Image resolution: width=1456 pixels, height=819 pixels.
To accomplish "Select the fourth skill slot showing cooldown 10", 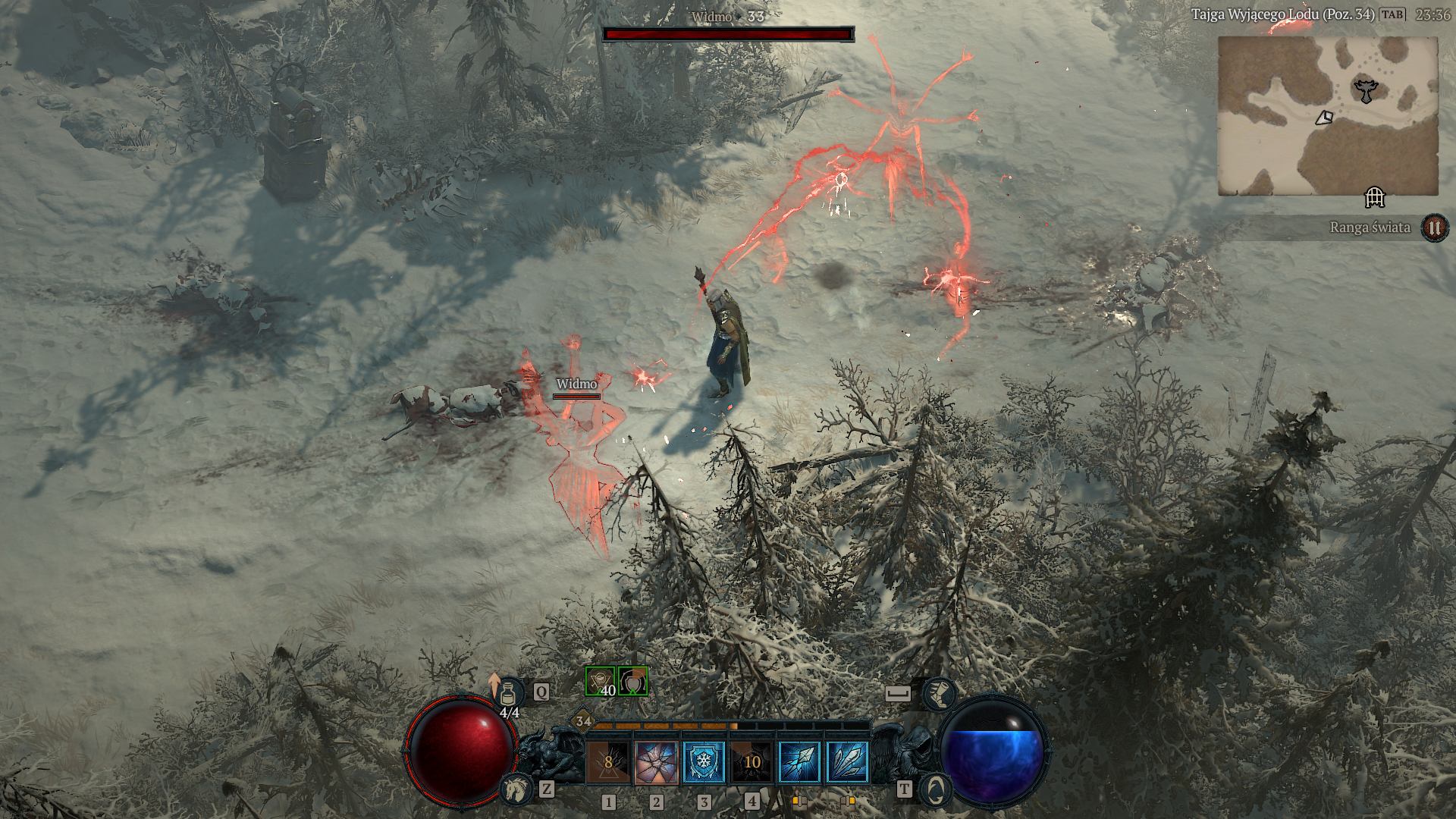I will (752, 761).
